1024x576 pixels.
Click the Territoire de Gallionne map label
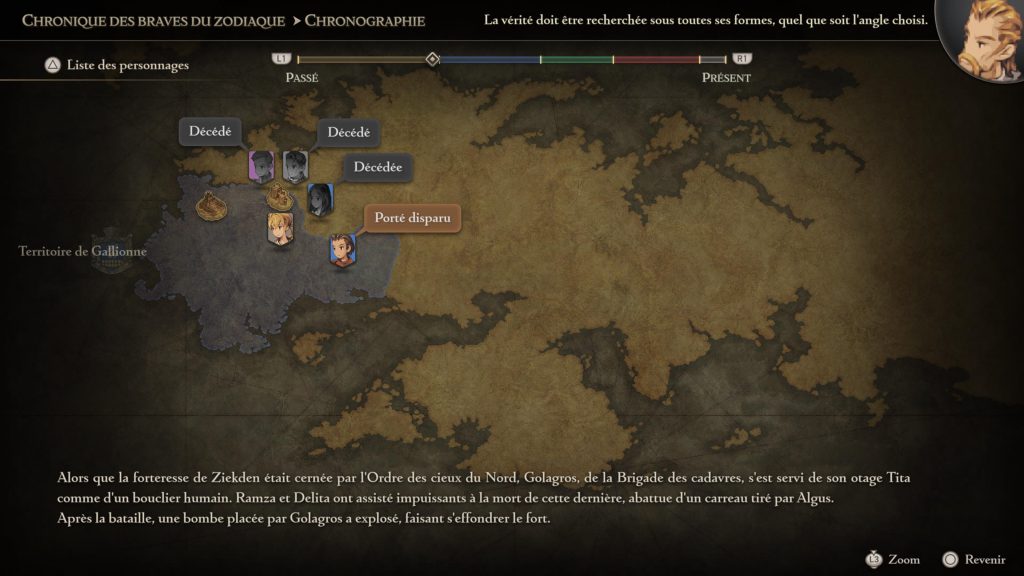[83, 252]
